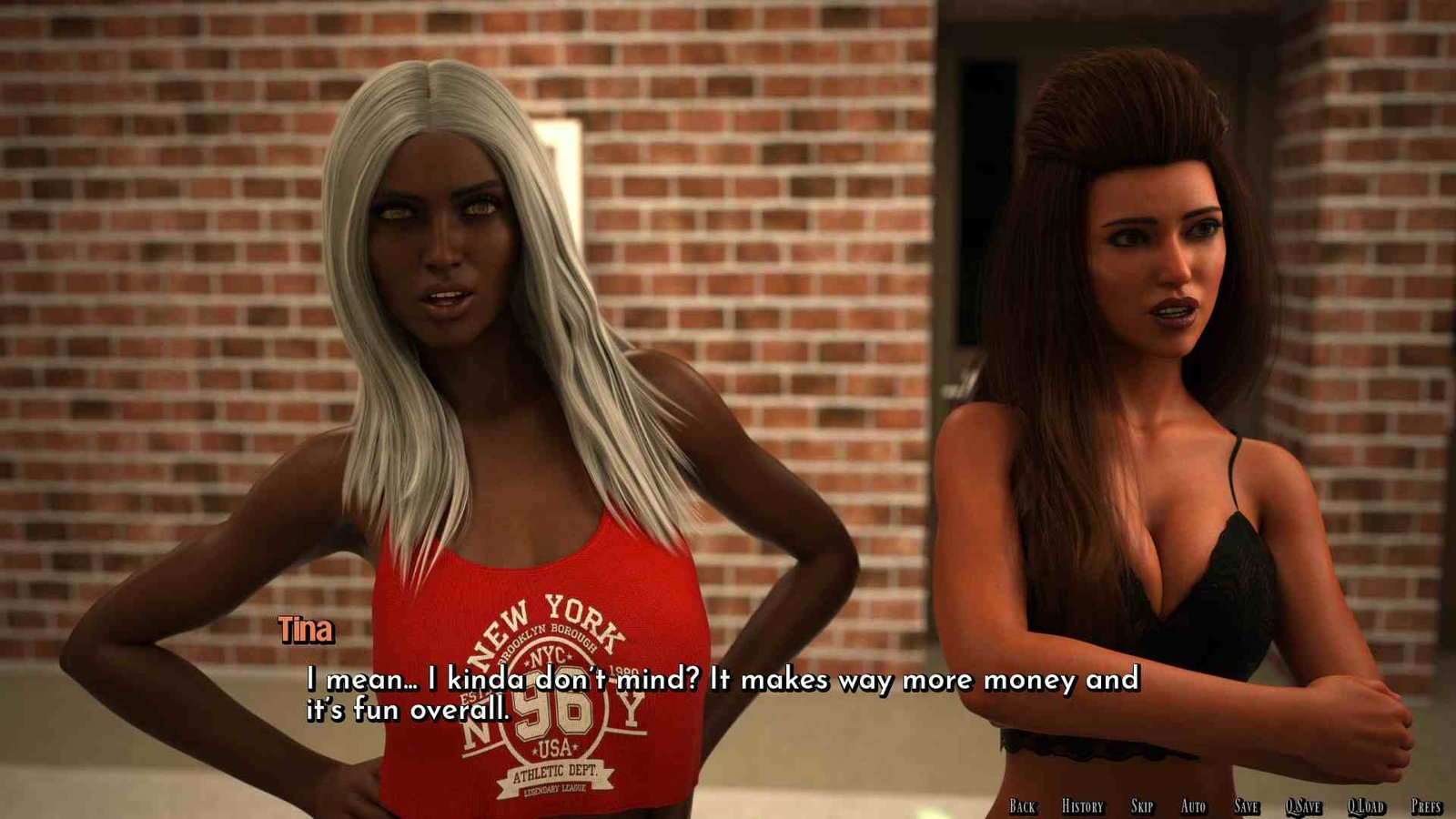Open the dialogue History log
The image size is (1456, 819).
coord(1082,806)
